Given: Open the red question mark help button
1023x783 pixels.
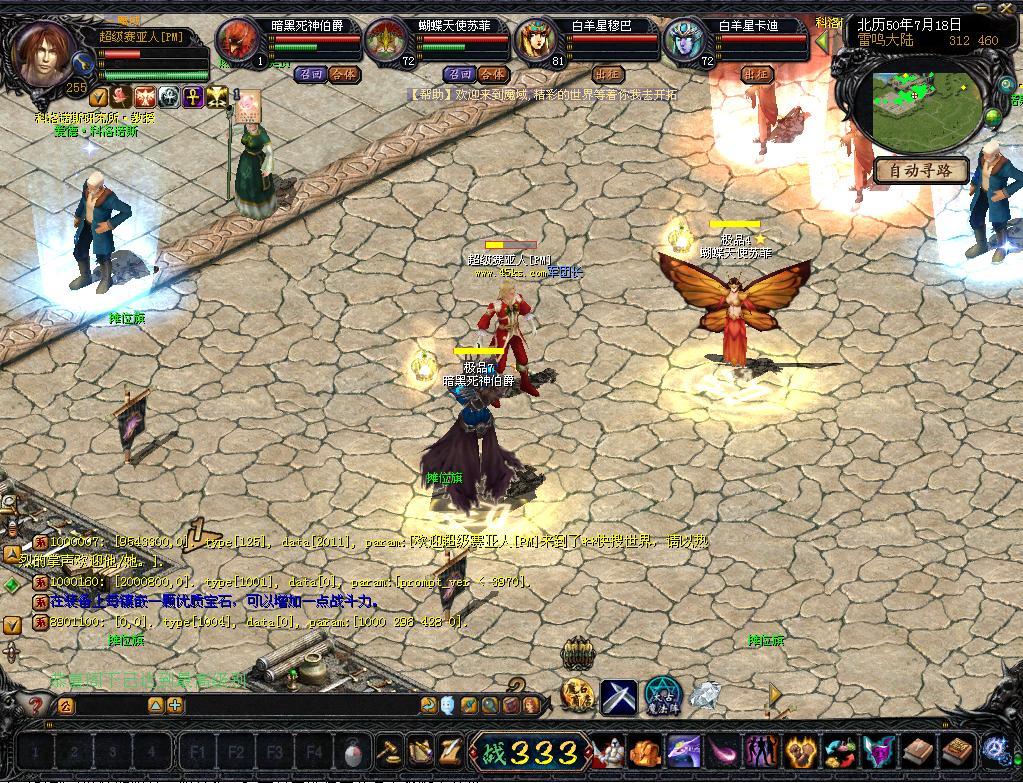Looking at the screenshot, I should [36, 705].
